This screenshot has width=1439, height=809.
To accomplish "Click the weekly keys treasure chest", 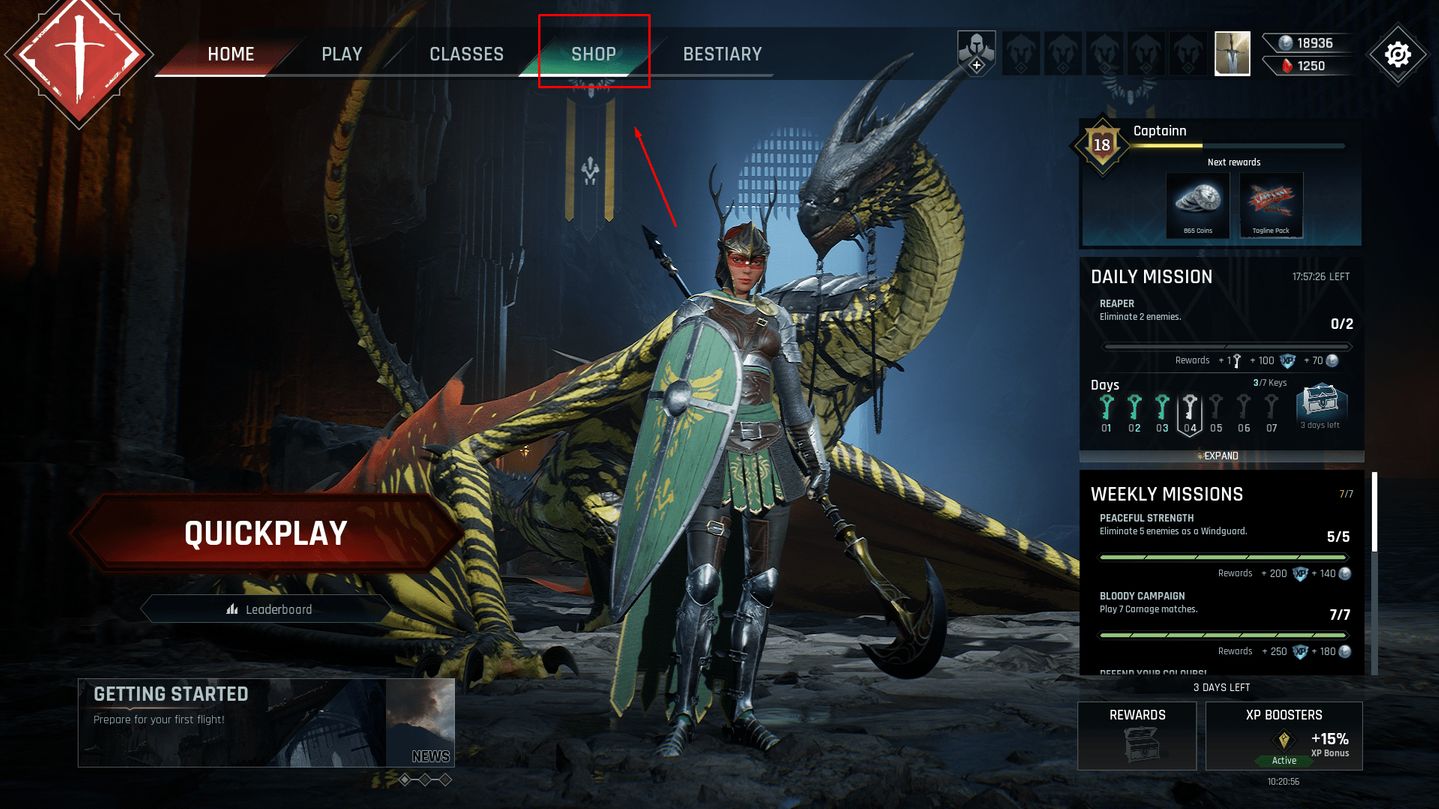I will coord(1321,406).
